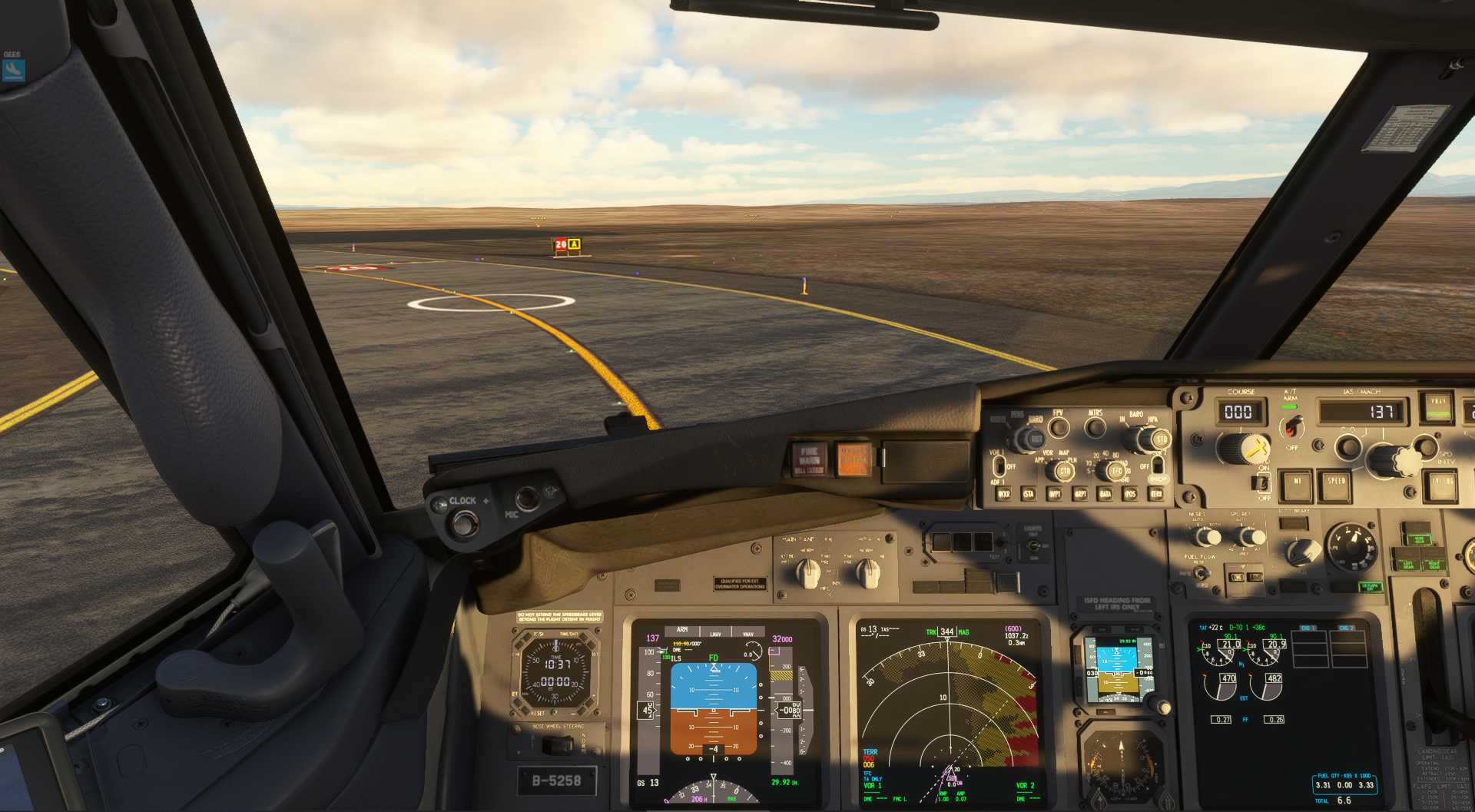Click the CTR map mode selector knob
Image resolution: width=1475 pixels, height=812 pixels.
tap(1064, 471)
